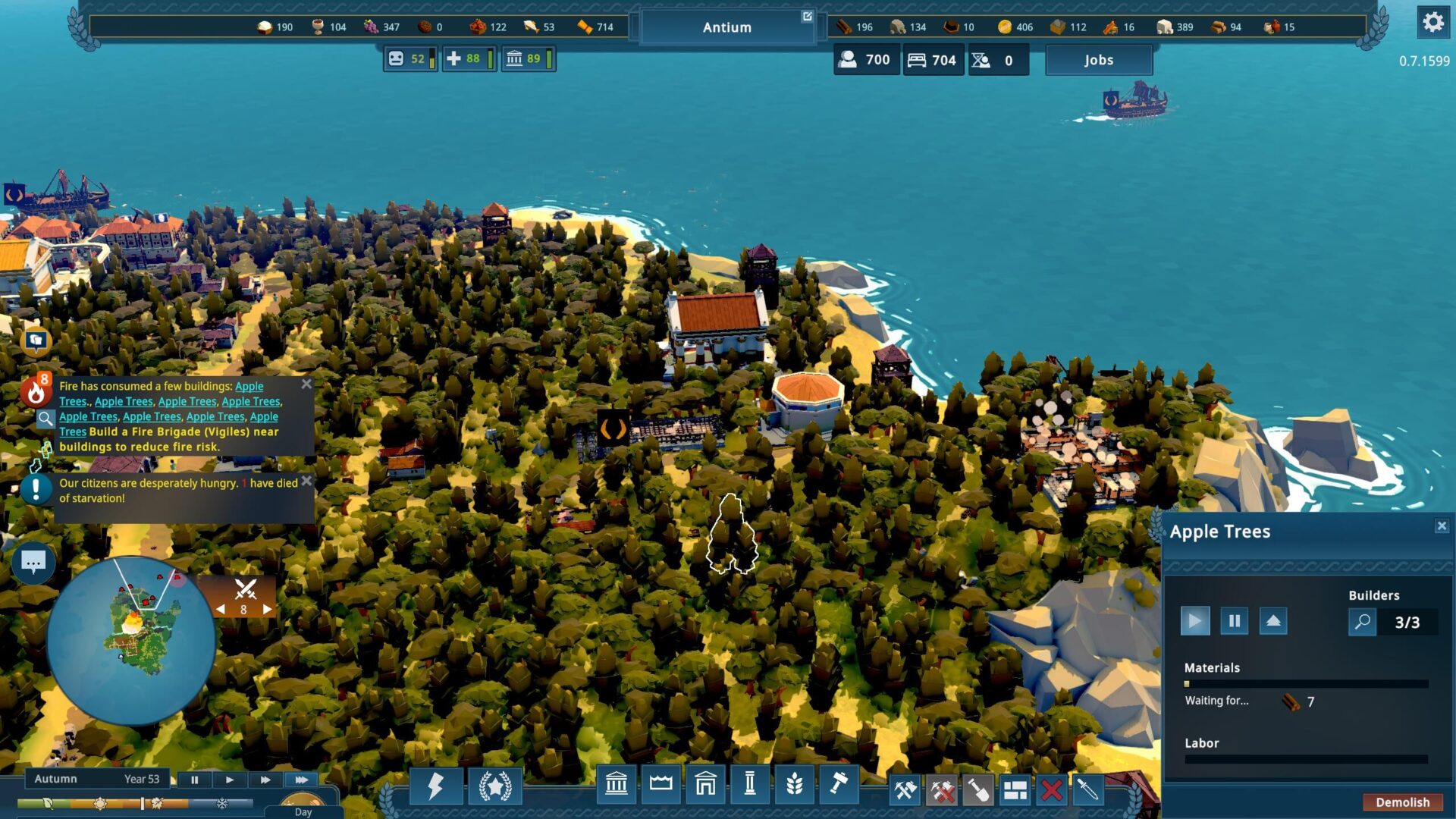The image size is (1456, 819).
Task: Close the Apple Trees panel
Action: (x=1442, y=526)
